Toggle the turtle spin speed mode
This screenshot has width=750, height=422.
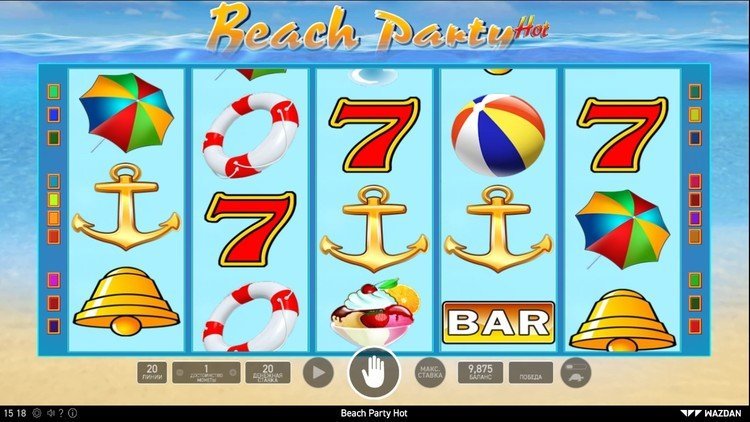coord(576,373)
